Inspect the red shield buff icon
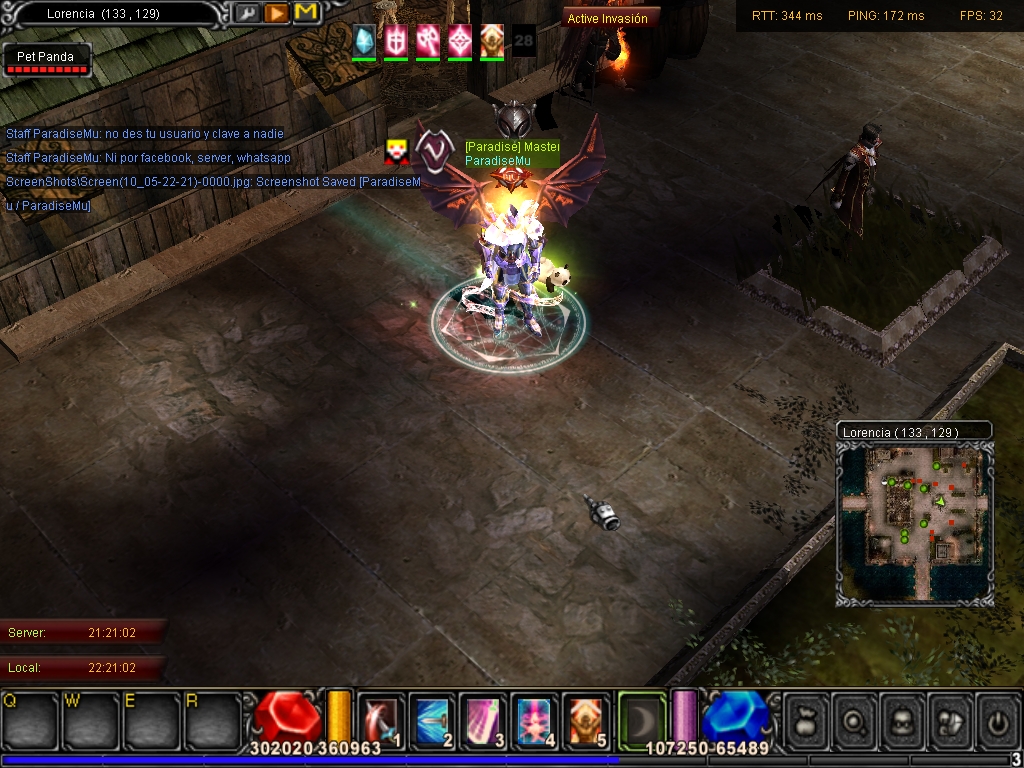The image size is (1024, 768). pyautogui.click(x=396, y=41)
